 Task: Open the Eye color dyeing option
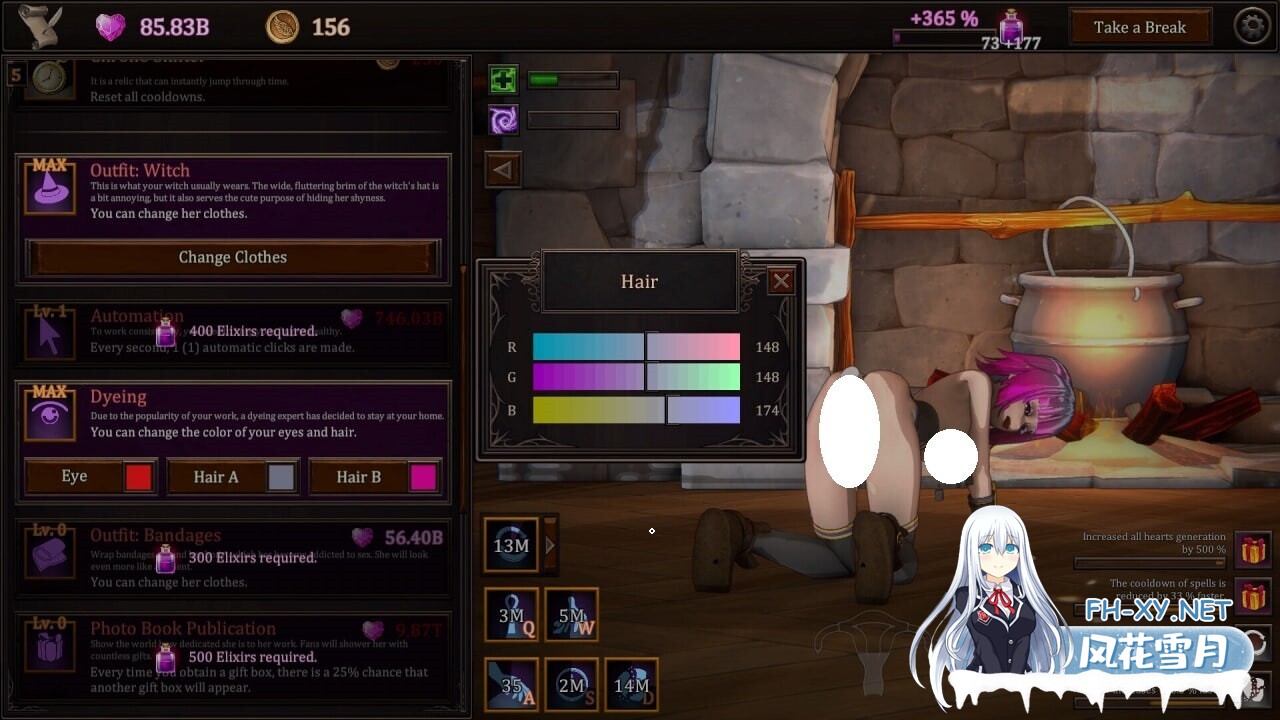(x=89, y=477)
